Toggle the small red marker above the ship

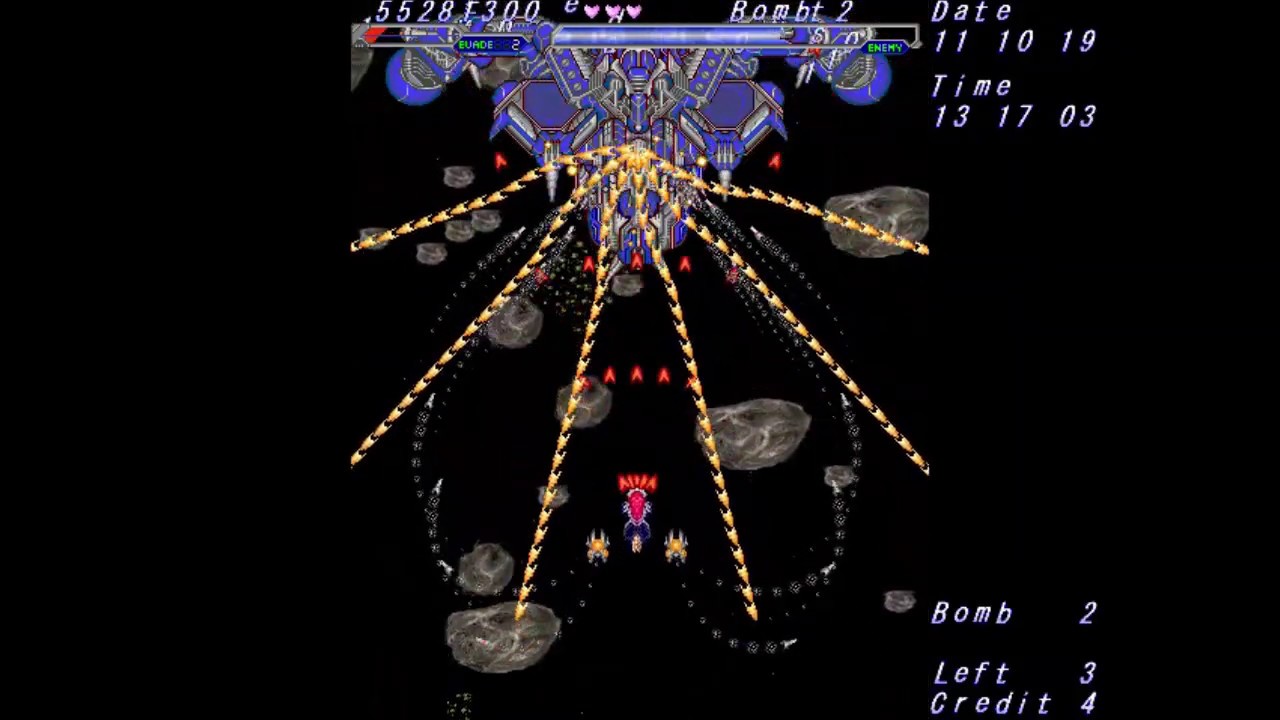[637, 480]
